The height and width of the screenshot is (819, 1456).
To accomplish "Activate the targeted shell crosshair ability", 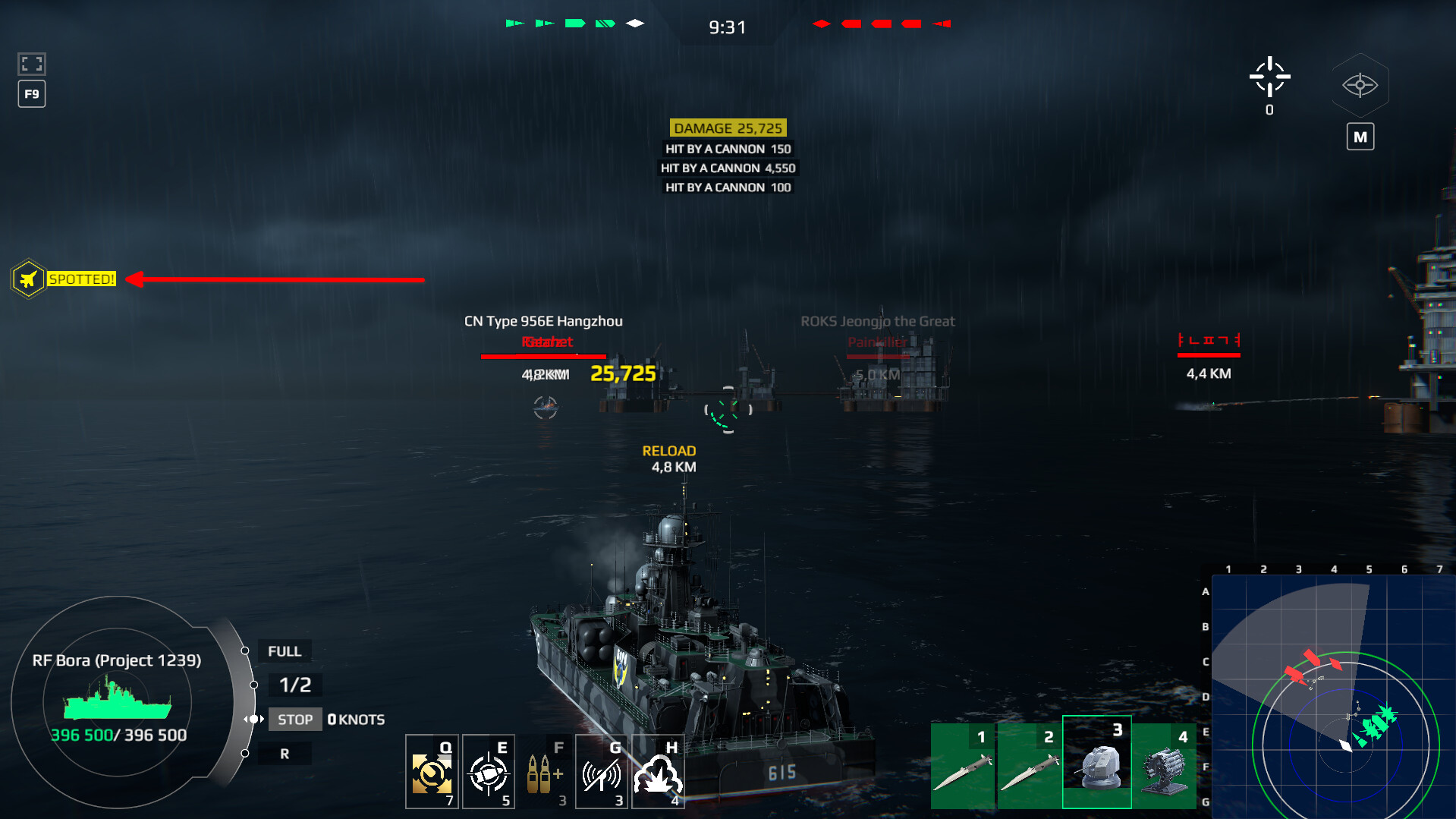I will pyautogui.click(x=488, y=772).
